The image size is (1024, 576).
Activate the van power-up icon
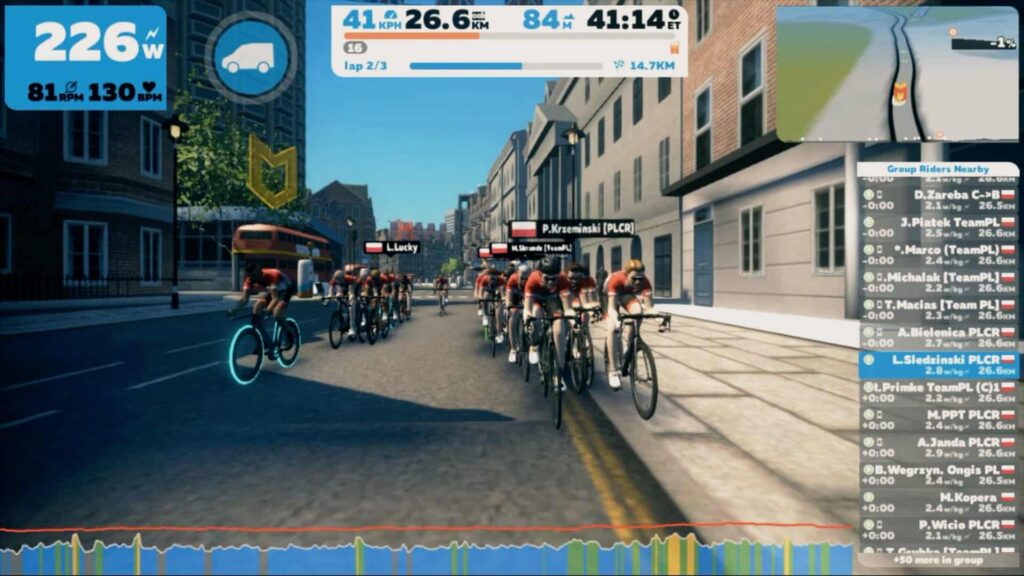pos(249,58)
